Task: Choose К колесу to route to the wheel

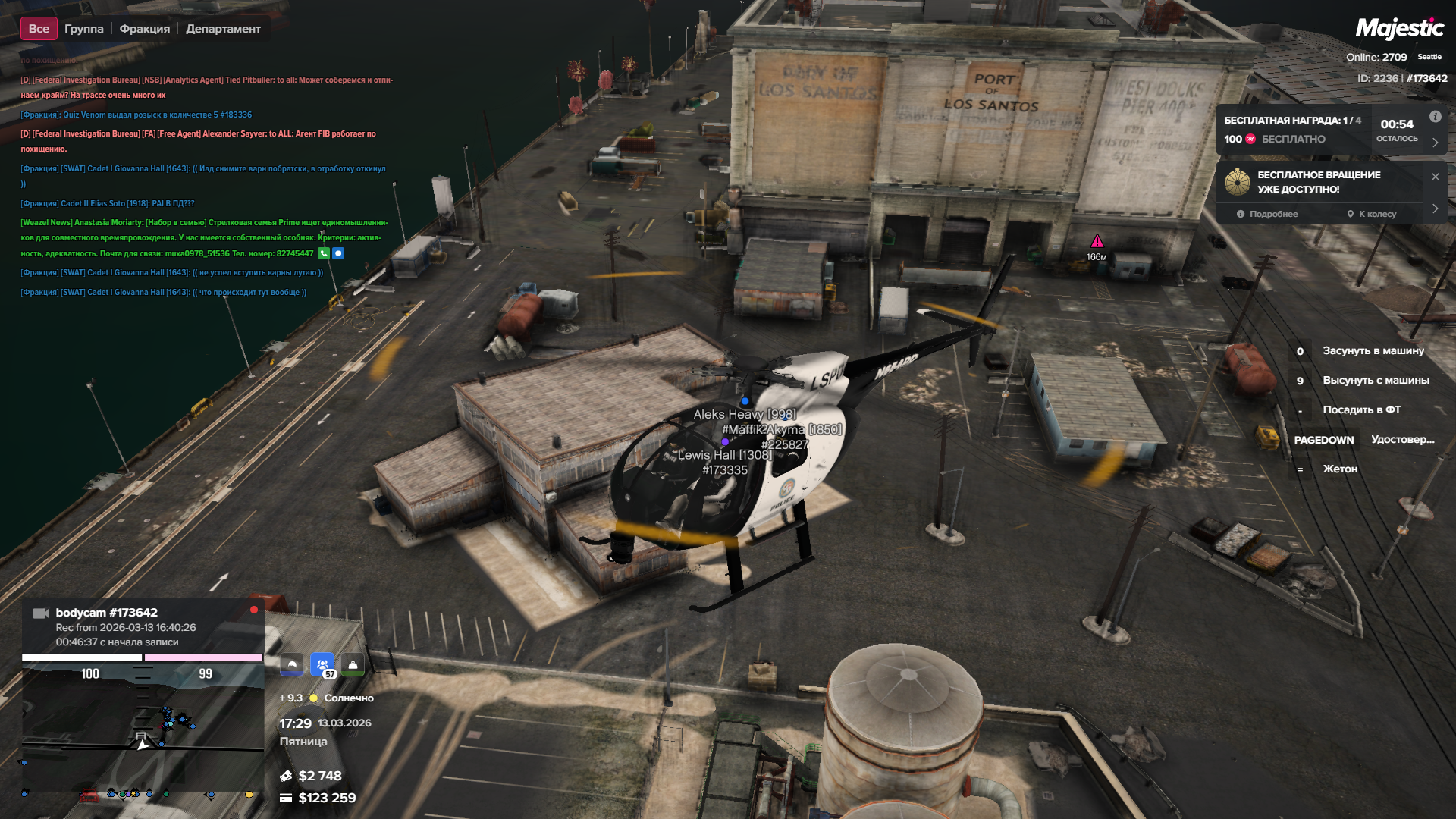Action: (1372, 214)
